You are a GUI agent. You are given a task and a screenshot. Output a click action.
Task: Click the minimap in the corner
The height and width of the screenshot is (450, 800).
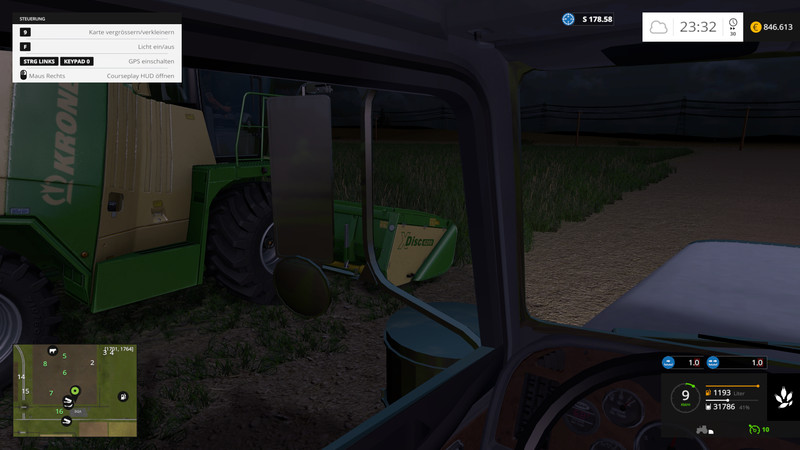click(75, 391)
